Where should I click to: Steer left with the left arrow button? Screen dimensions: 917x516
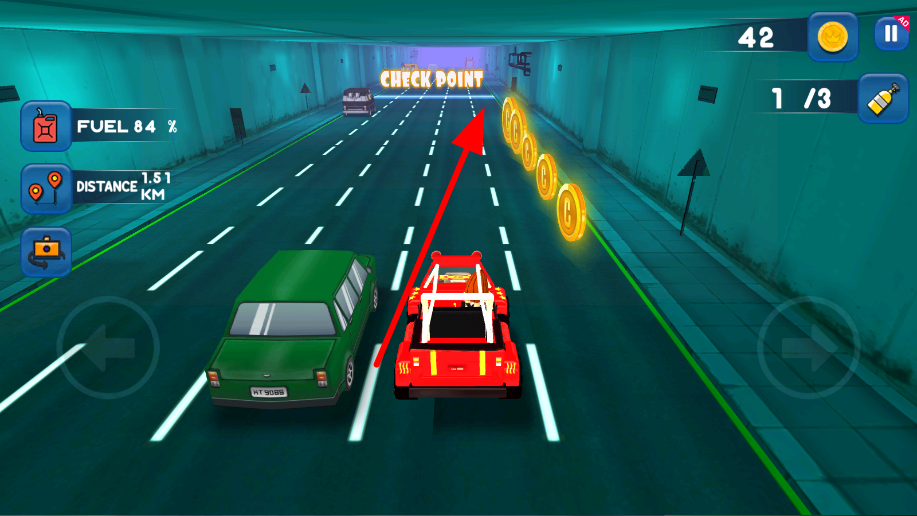tap(108, 348)
